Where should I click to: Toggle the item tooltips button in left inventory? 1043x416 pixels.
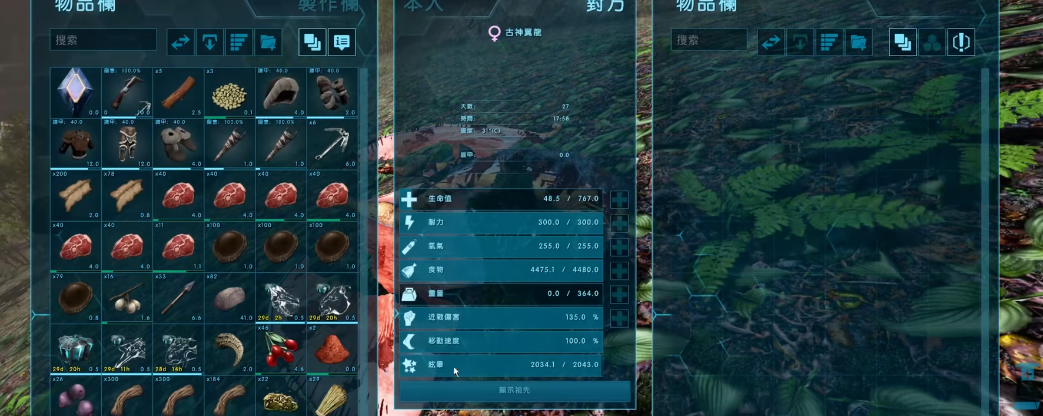(x=342, y=42)
